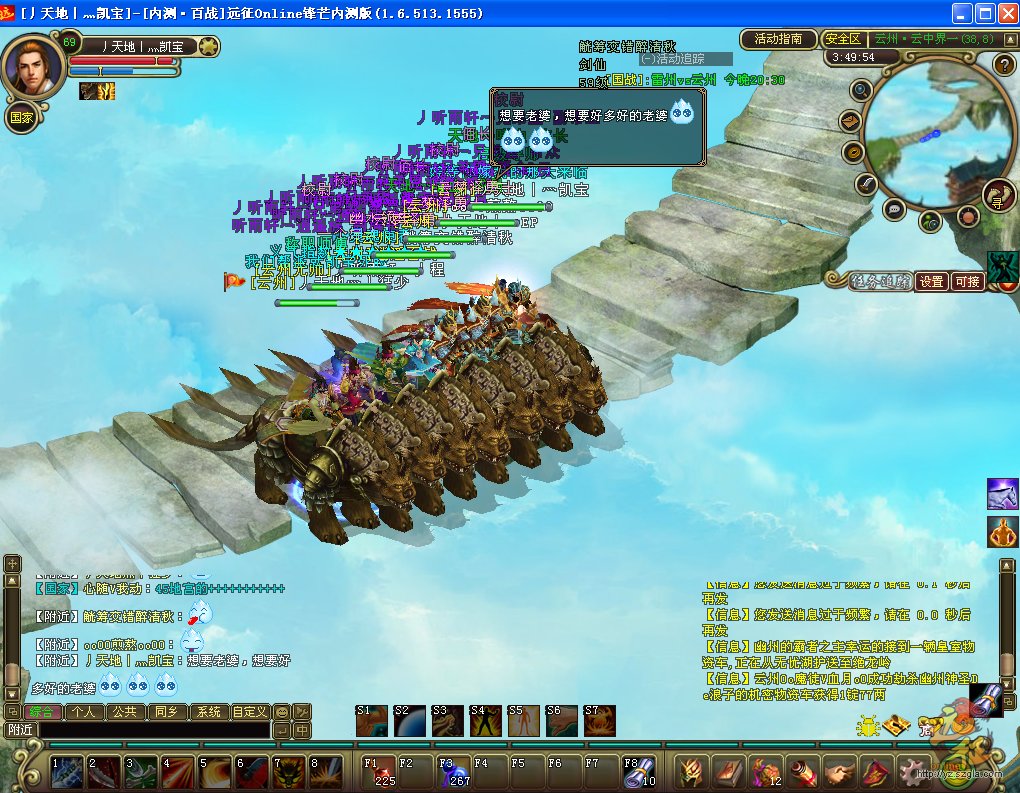Screen dimensions: 1020x793
Task: Open the 自定义 custom chat tab
Action: coord(249,712)
